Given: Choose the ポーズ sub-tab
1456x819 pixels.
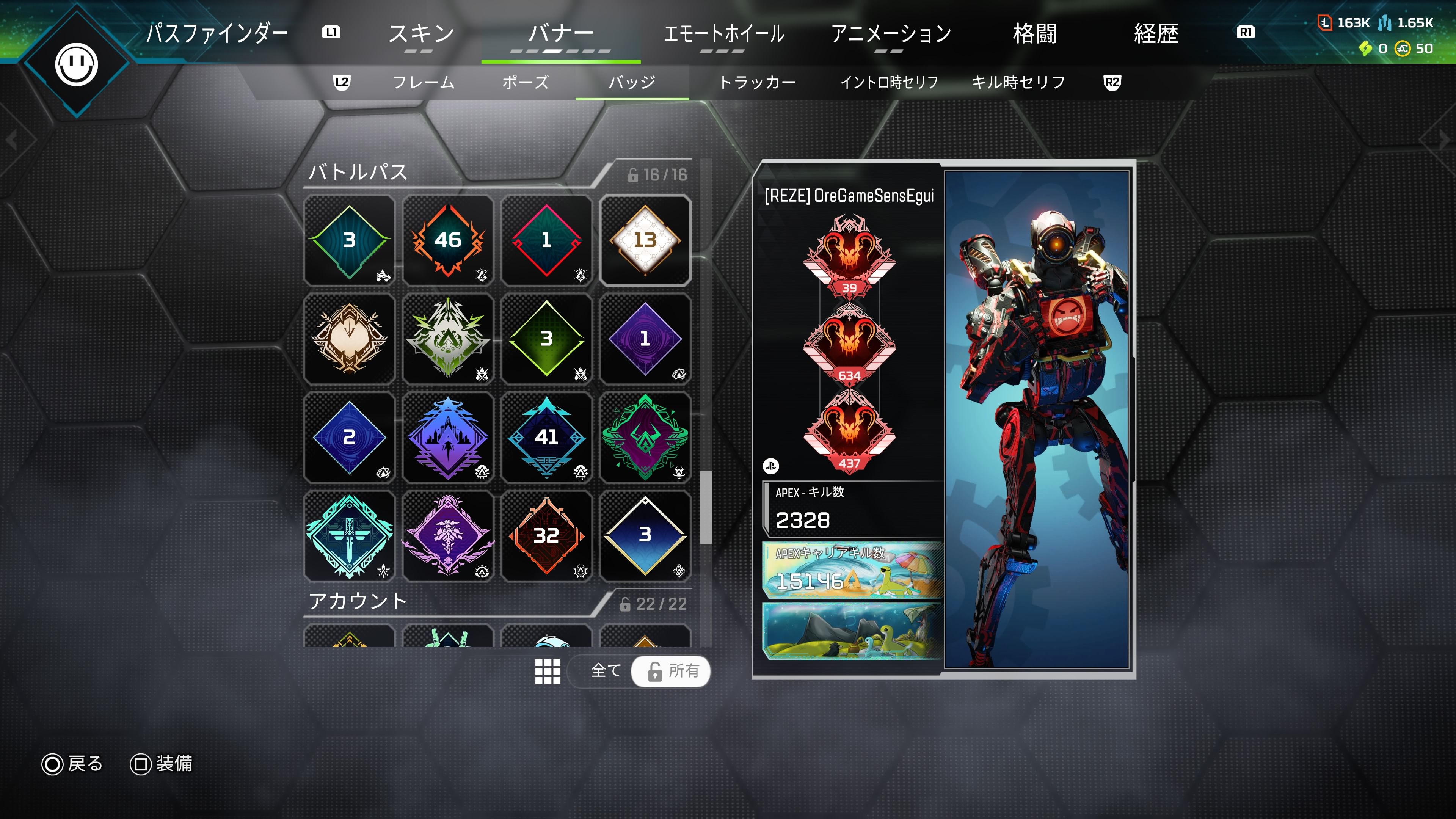Looking at the screenshot, I should [525, 83].
